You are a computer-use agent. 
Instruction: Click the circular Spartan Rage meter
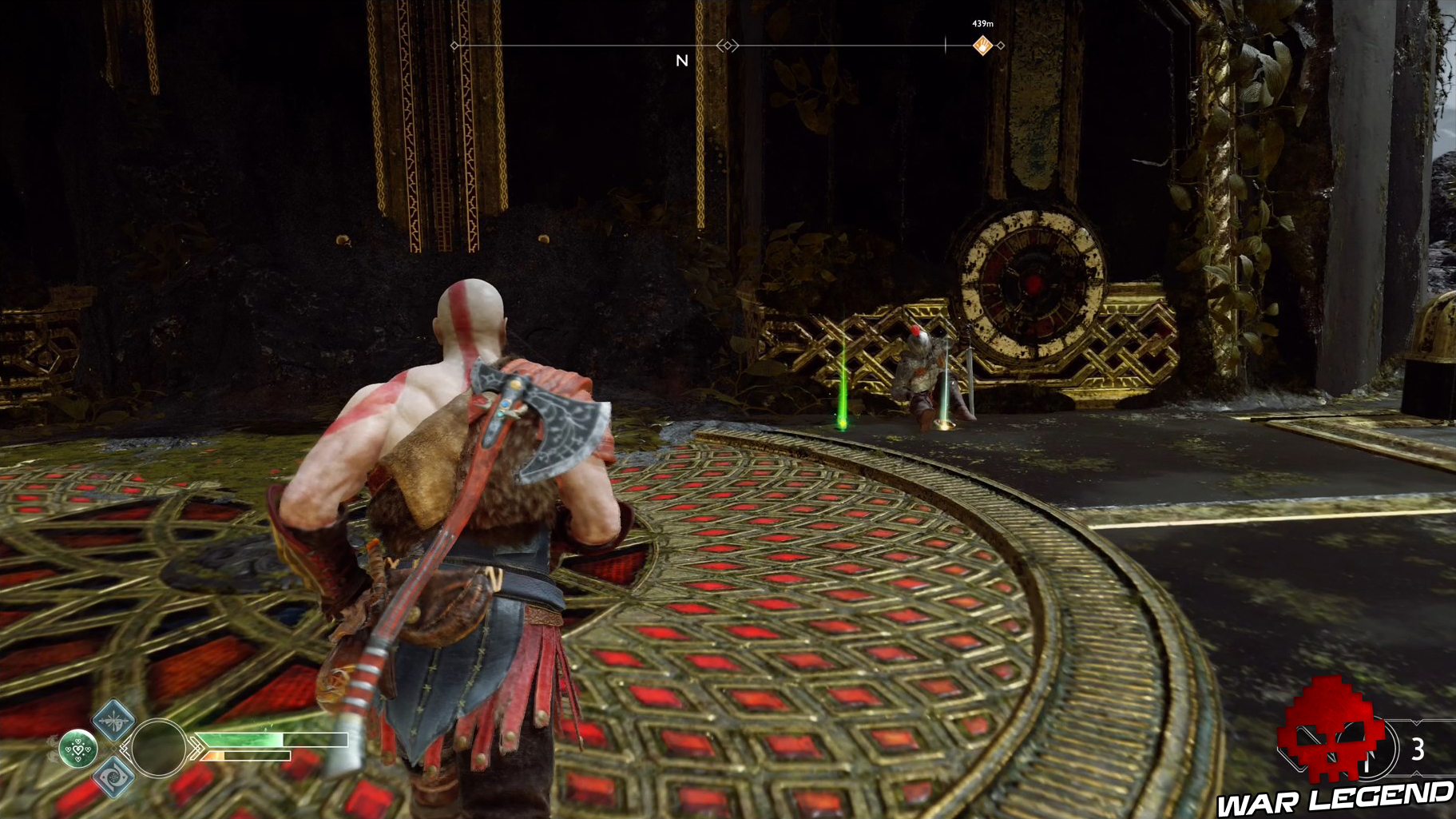coord(158,749)
